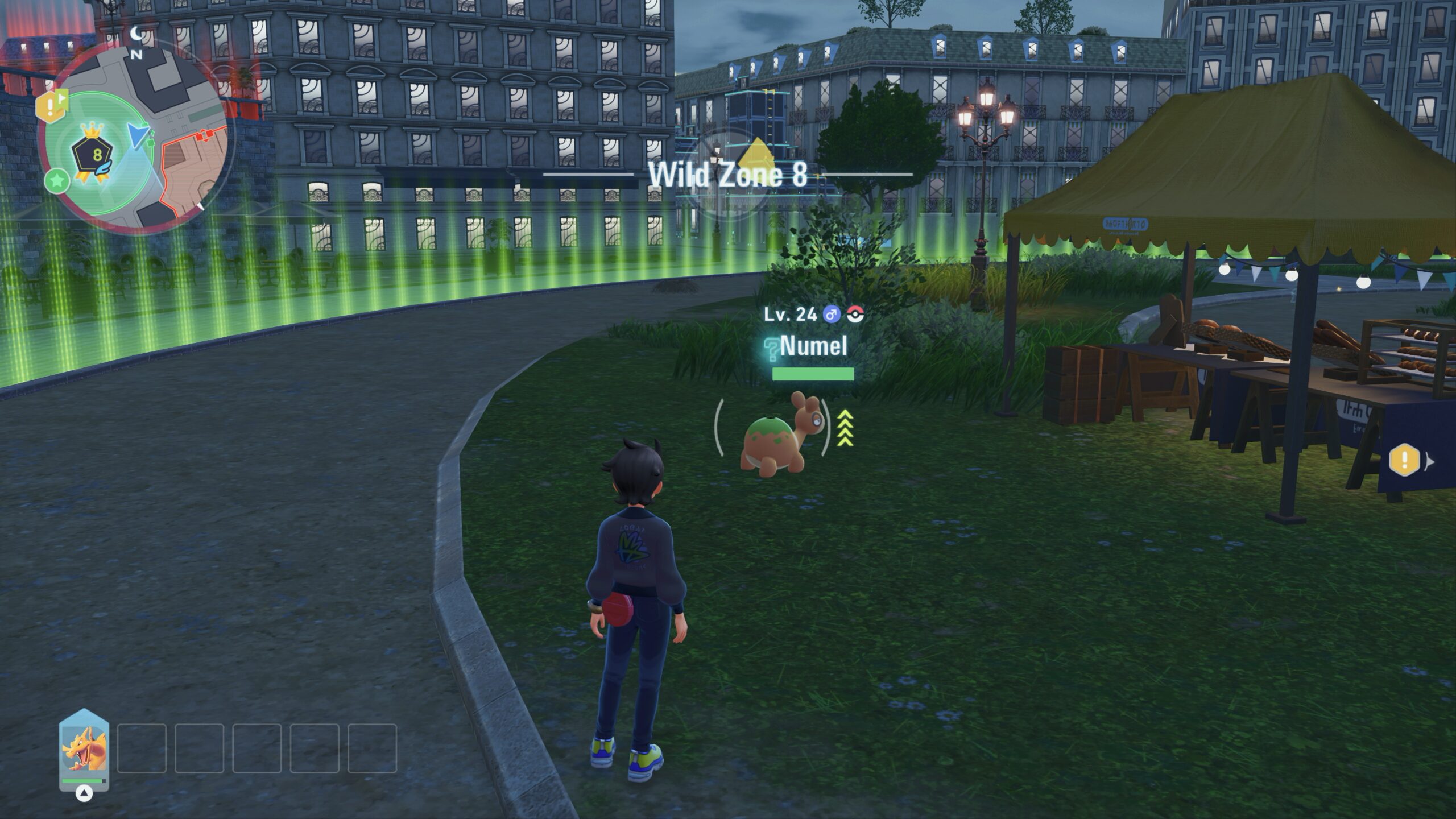Click the red gate marker on minimap
This screenshot has height=819, width=1456.
(204, 136)
